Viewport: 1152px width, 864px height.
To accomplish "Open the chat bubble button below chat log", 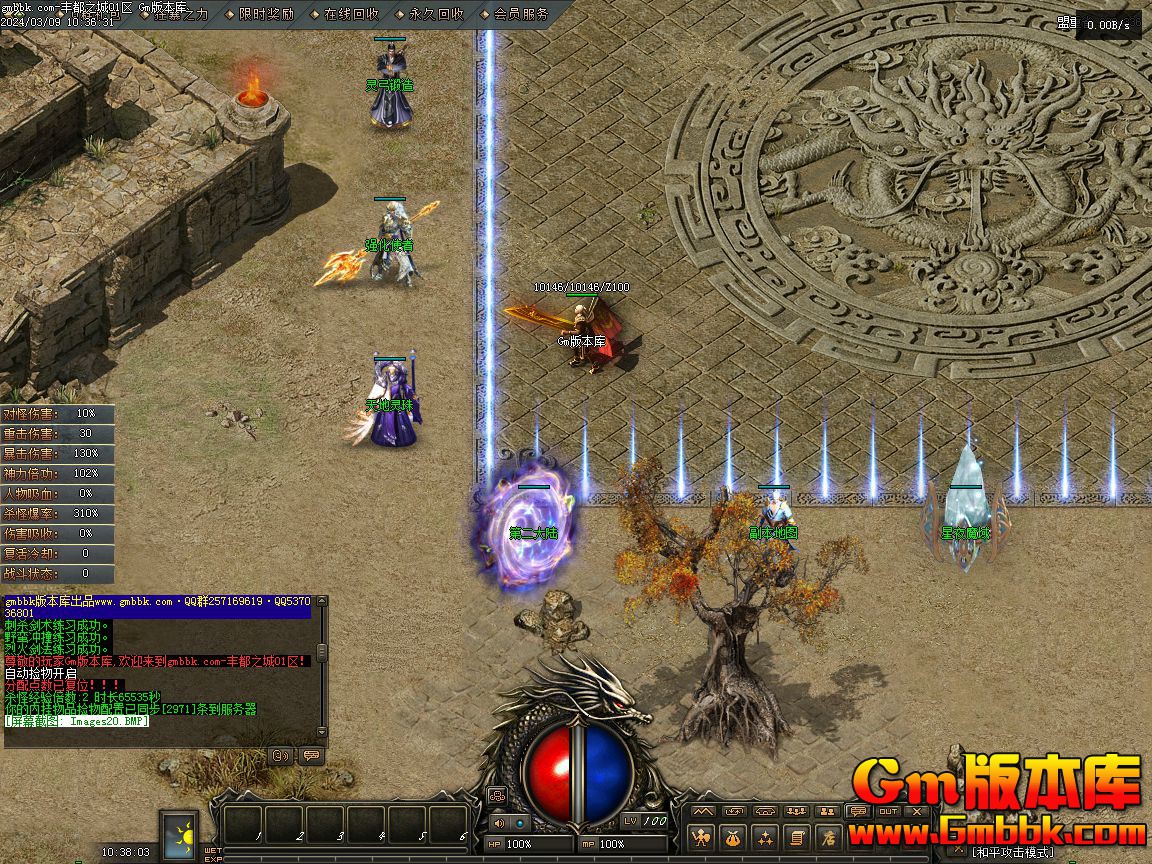I will pos(311,755).
